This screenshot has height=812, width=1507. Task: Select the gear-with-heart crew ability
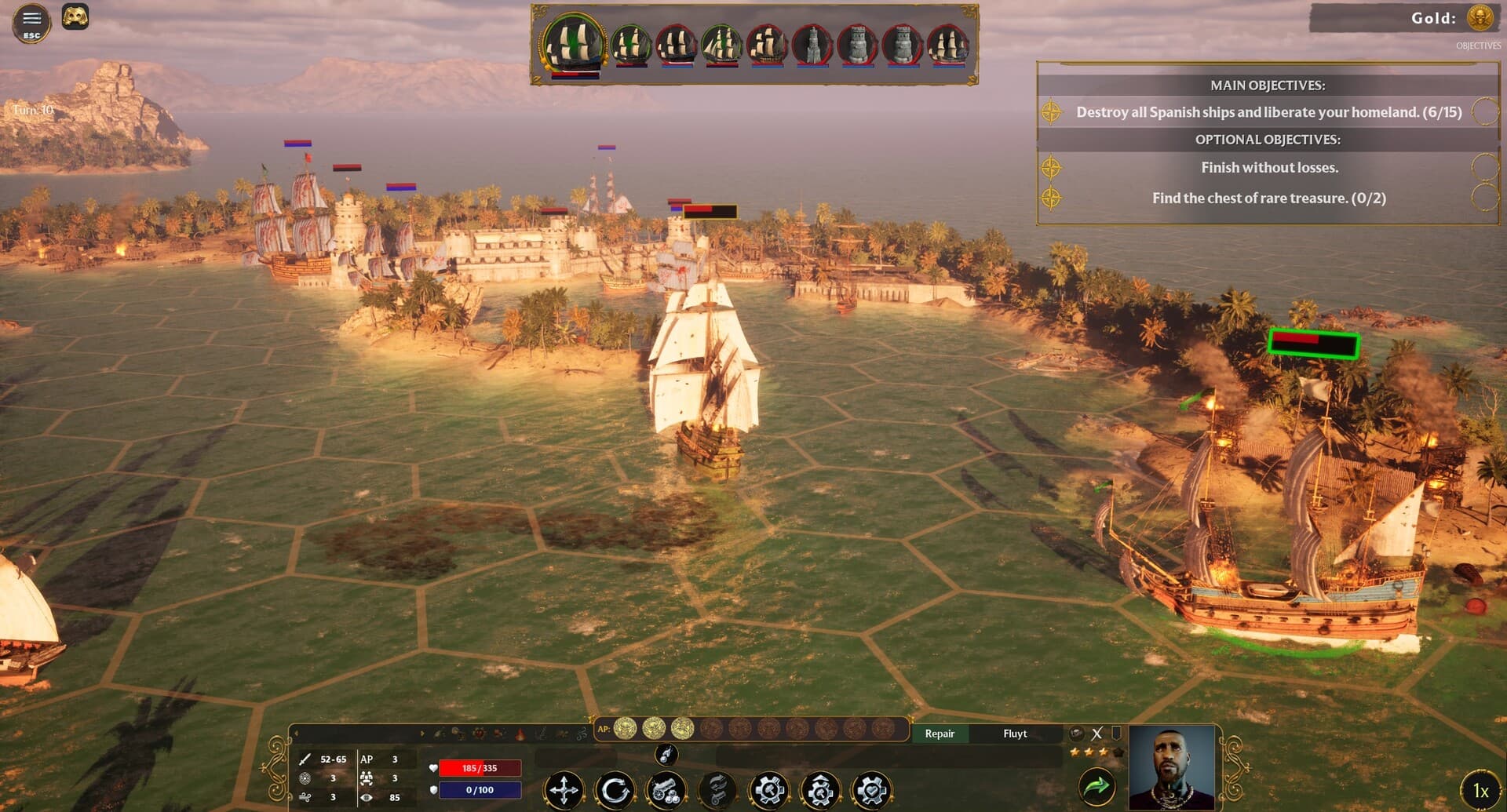pos(872,790)
